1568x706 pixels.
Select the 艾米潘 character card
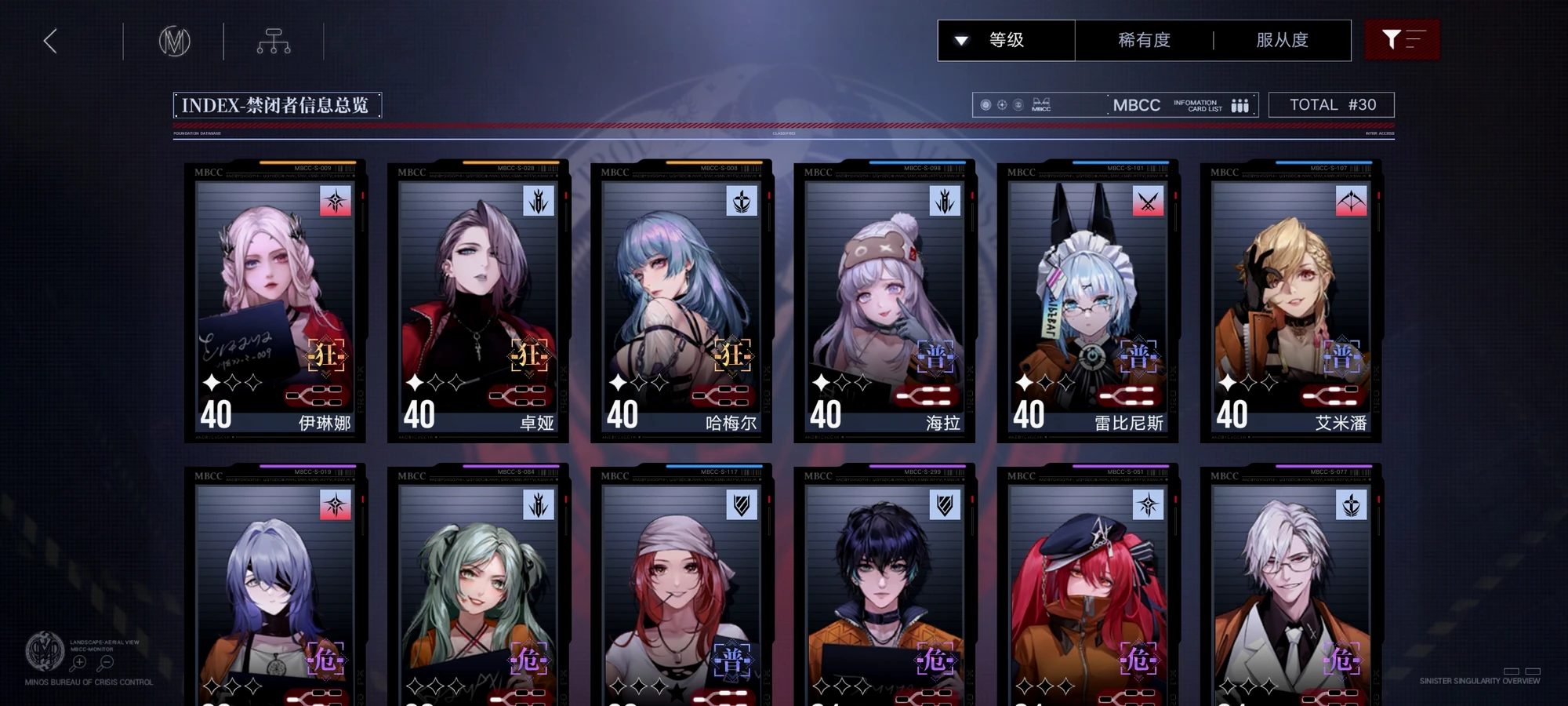point(1290,302)
